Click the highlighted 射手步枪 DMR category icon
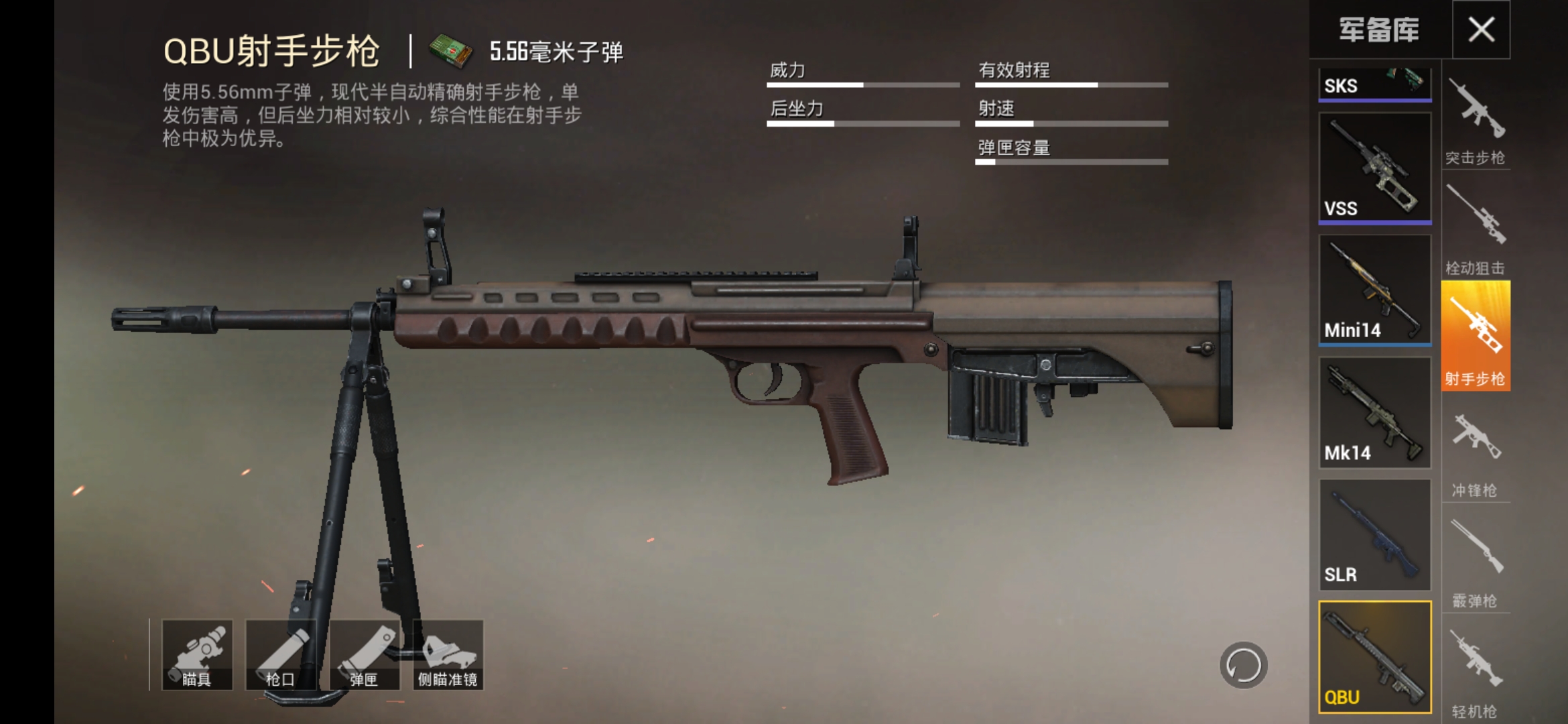The width and height of the screenshot is (1568, 724). 1476,333
